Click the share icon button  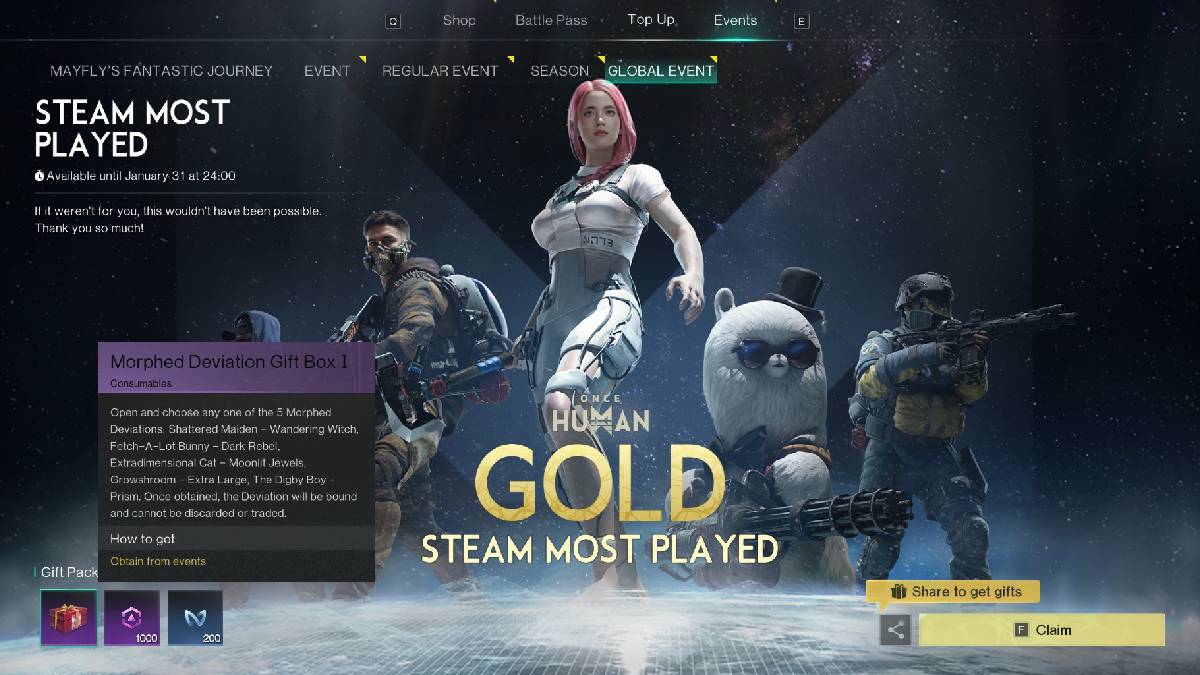(895, 630)
